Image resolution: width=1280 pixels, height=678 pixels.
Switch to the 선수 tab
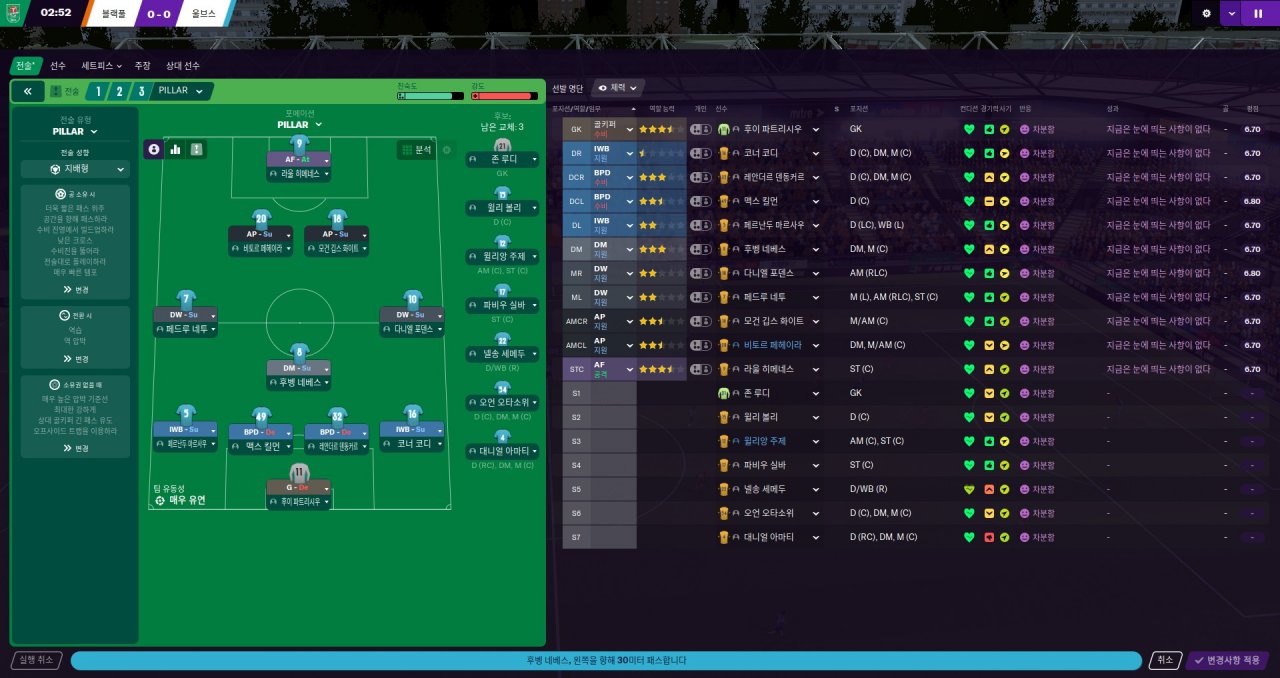click(x=58, y=65)
